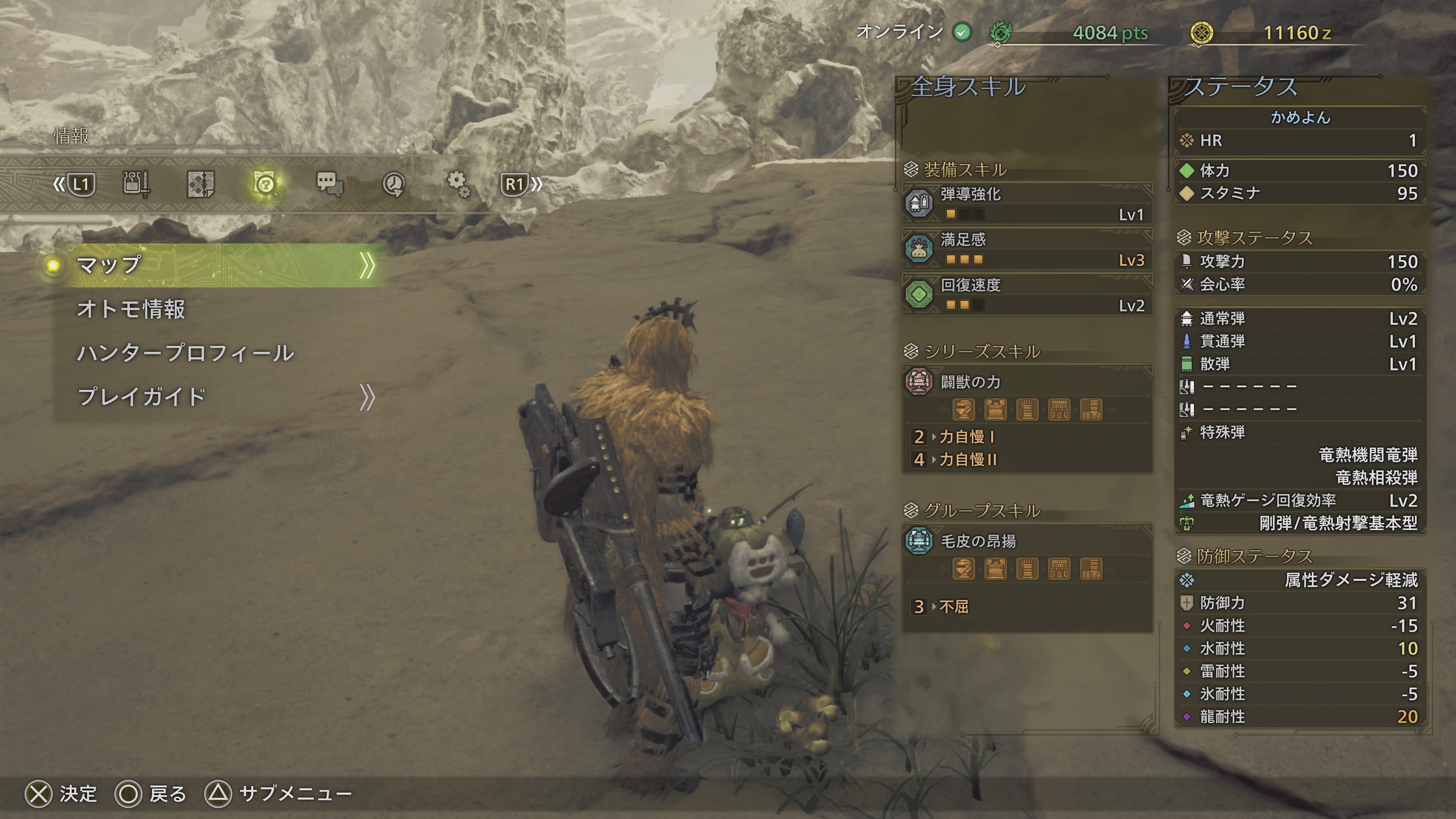Select オトモ情報 from the list

(131, 309)
